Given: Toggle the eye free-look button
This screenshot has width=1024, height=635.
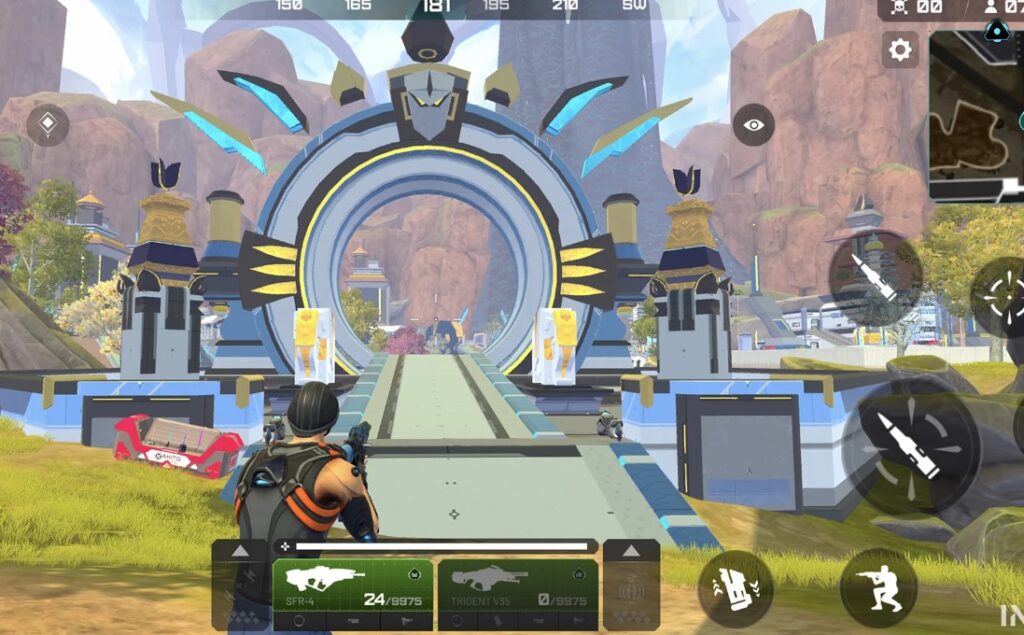Looking at the screenshot, I should point(753,125).
